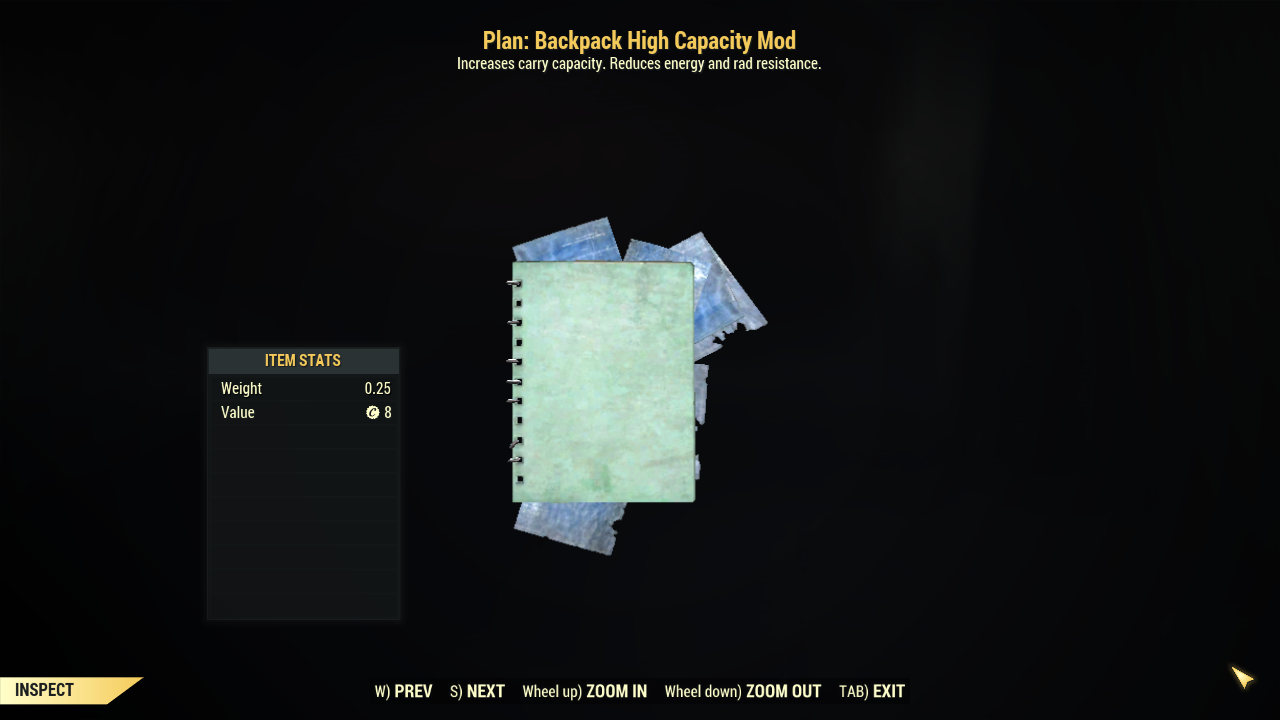The height and width of the screenshot is (720, 1280).
Task: Click the item description text
Action: [x=639, y=63]
